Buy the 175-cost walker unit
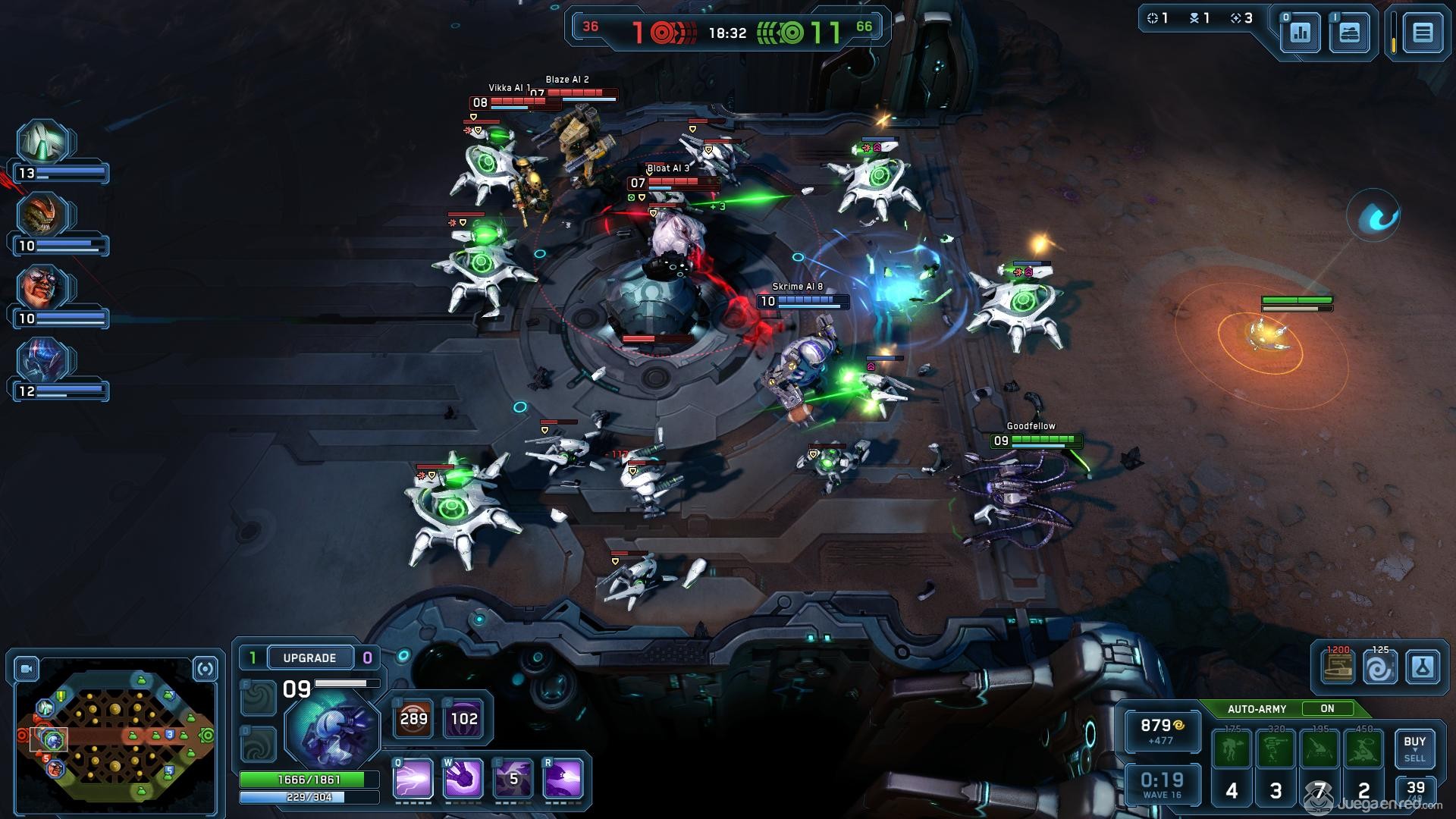Screen dimensions: 1456x819 pos(1232,749)
